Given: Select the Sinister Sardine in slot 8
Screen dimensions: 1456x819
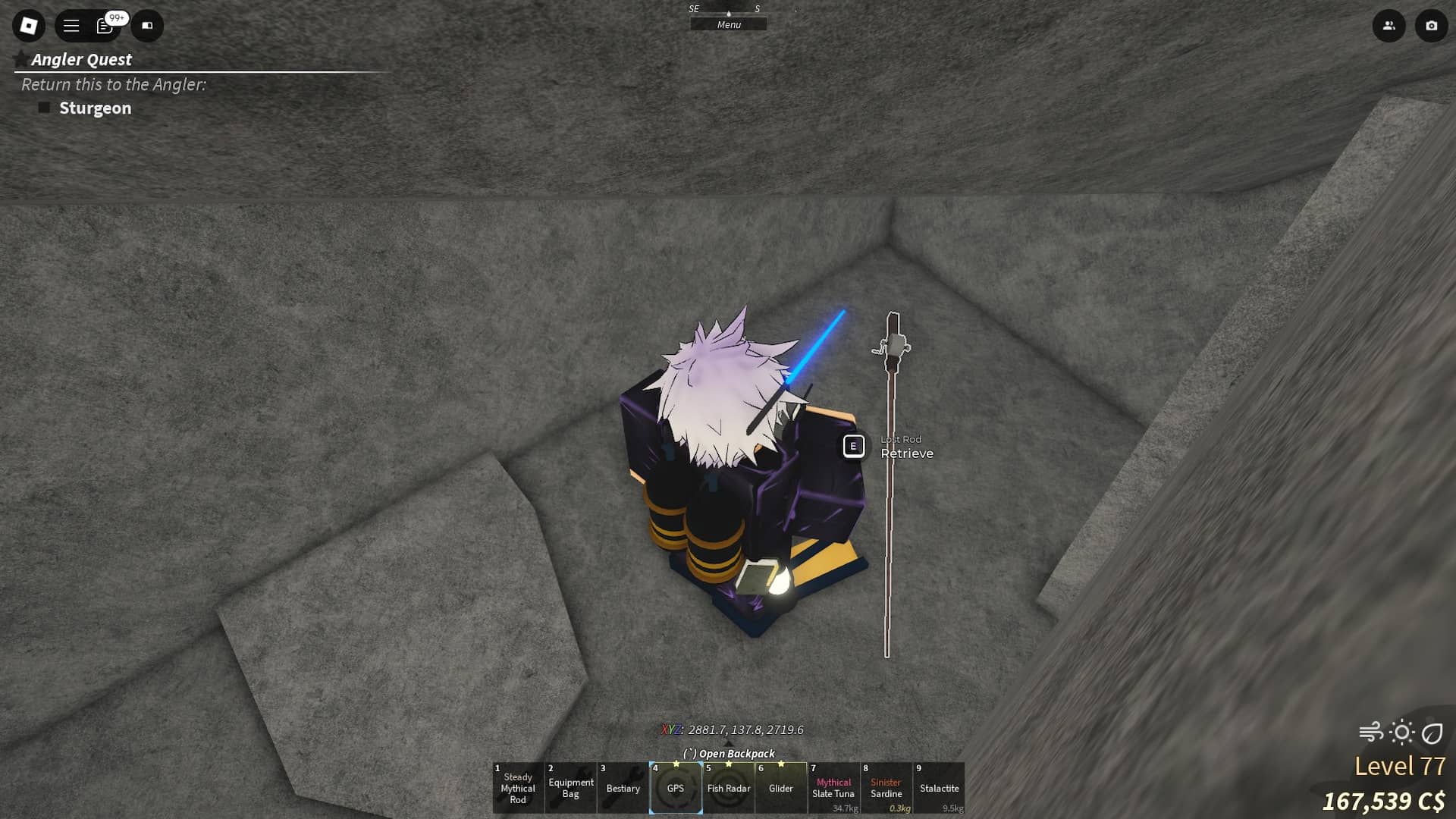Looking at the screenshot, I should (886, 788).
